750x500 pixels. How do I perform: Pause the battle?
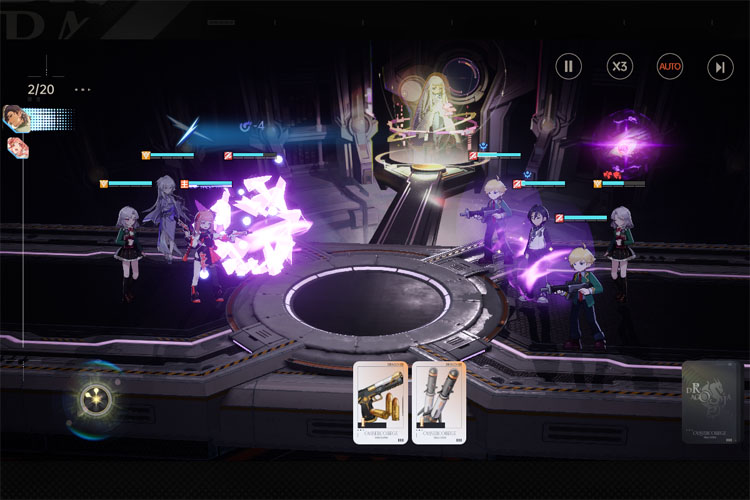pos(568,67)
